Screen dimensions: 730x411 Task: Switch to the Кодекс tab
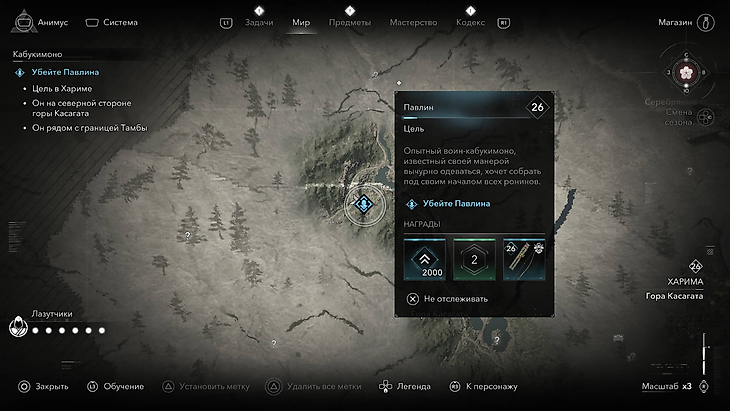point(470,22)
